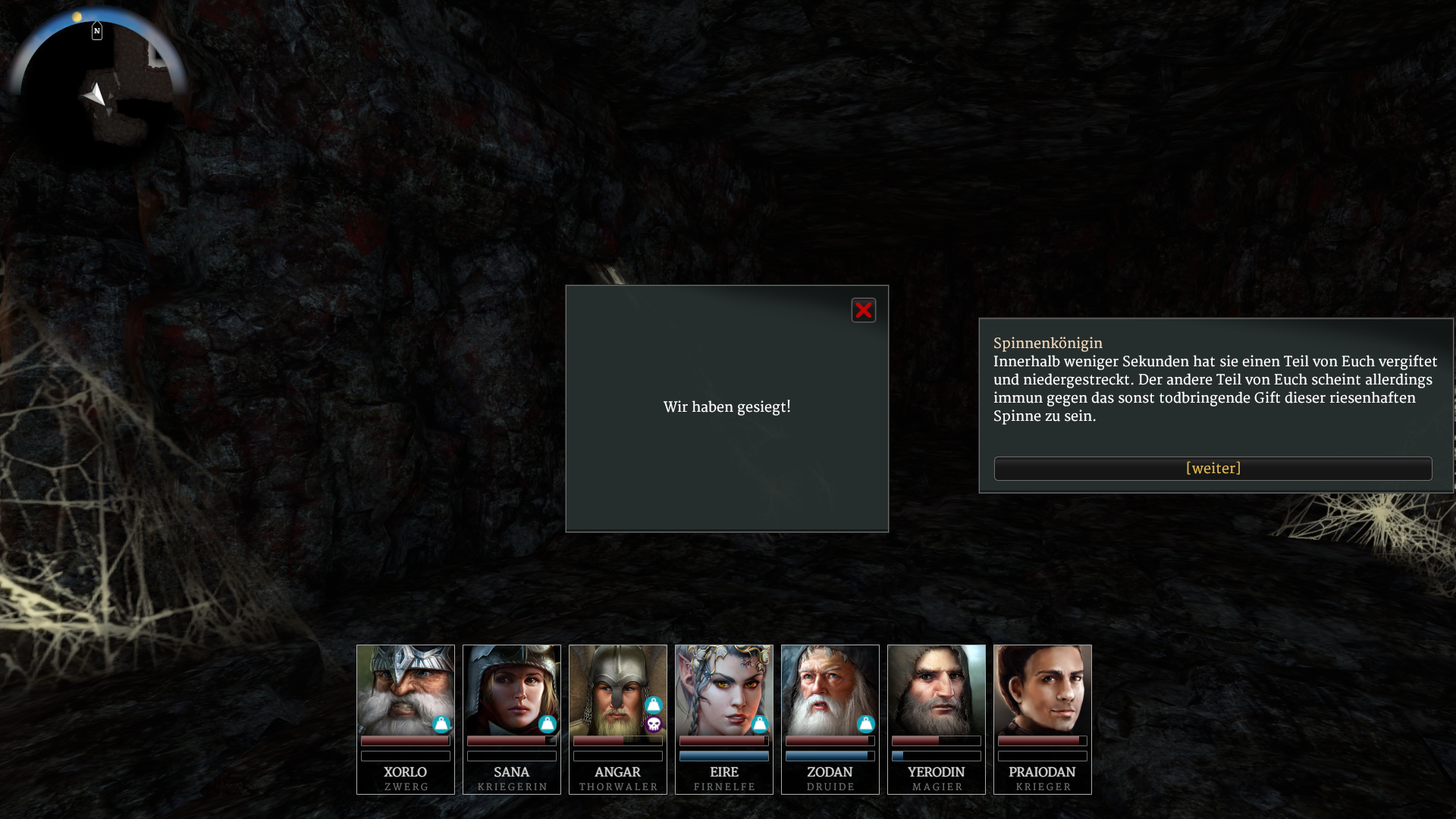Select Praiodan the Krieger portrait
This screenshot has width=1456, height=819.
point(1042,689)
